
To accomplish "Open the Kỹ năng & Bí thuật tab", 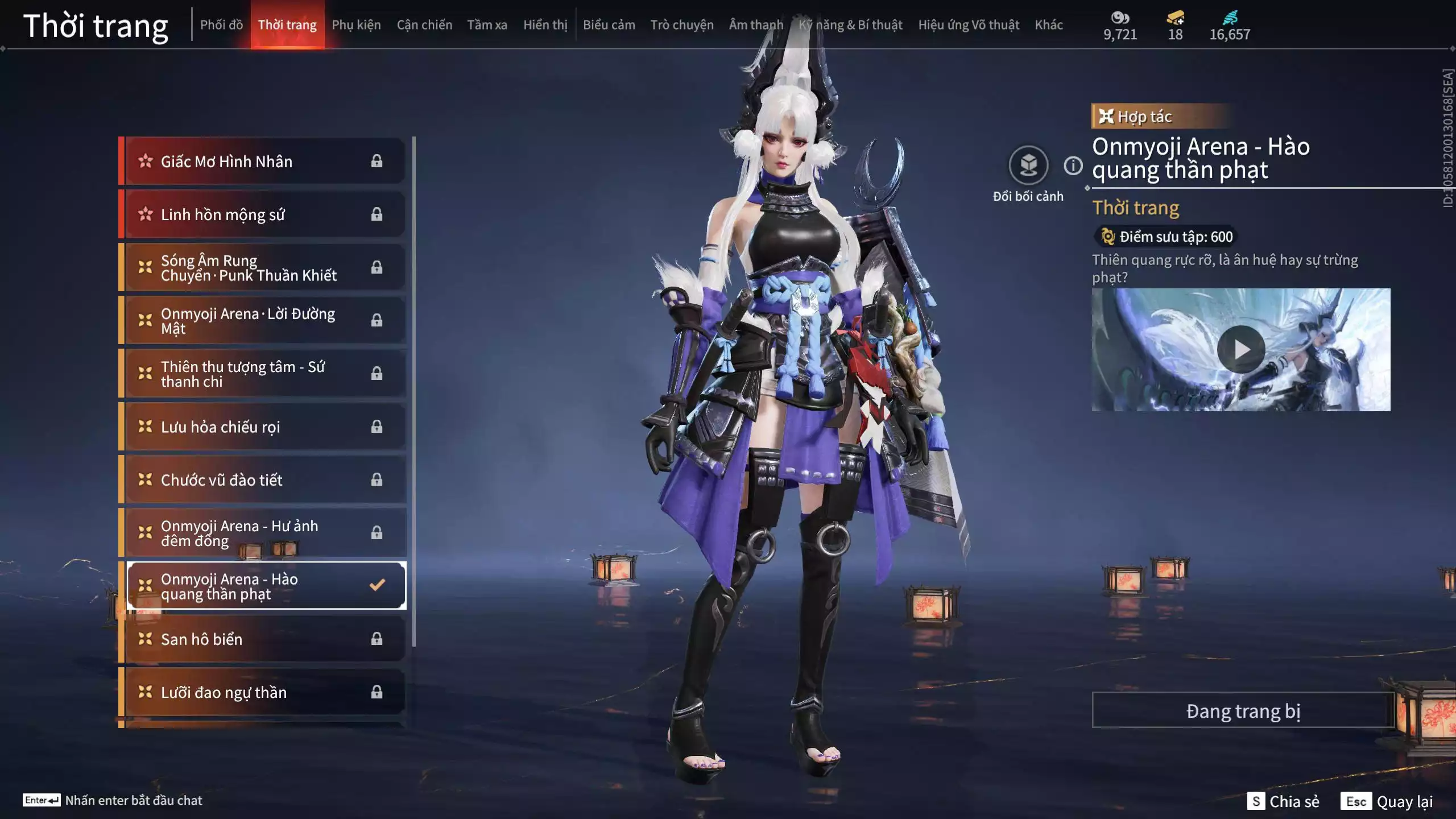I will pyautogui.click(x=850, y=25).
